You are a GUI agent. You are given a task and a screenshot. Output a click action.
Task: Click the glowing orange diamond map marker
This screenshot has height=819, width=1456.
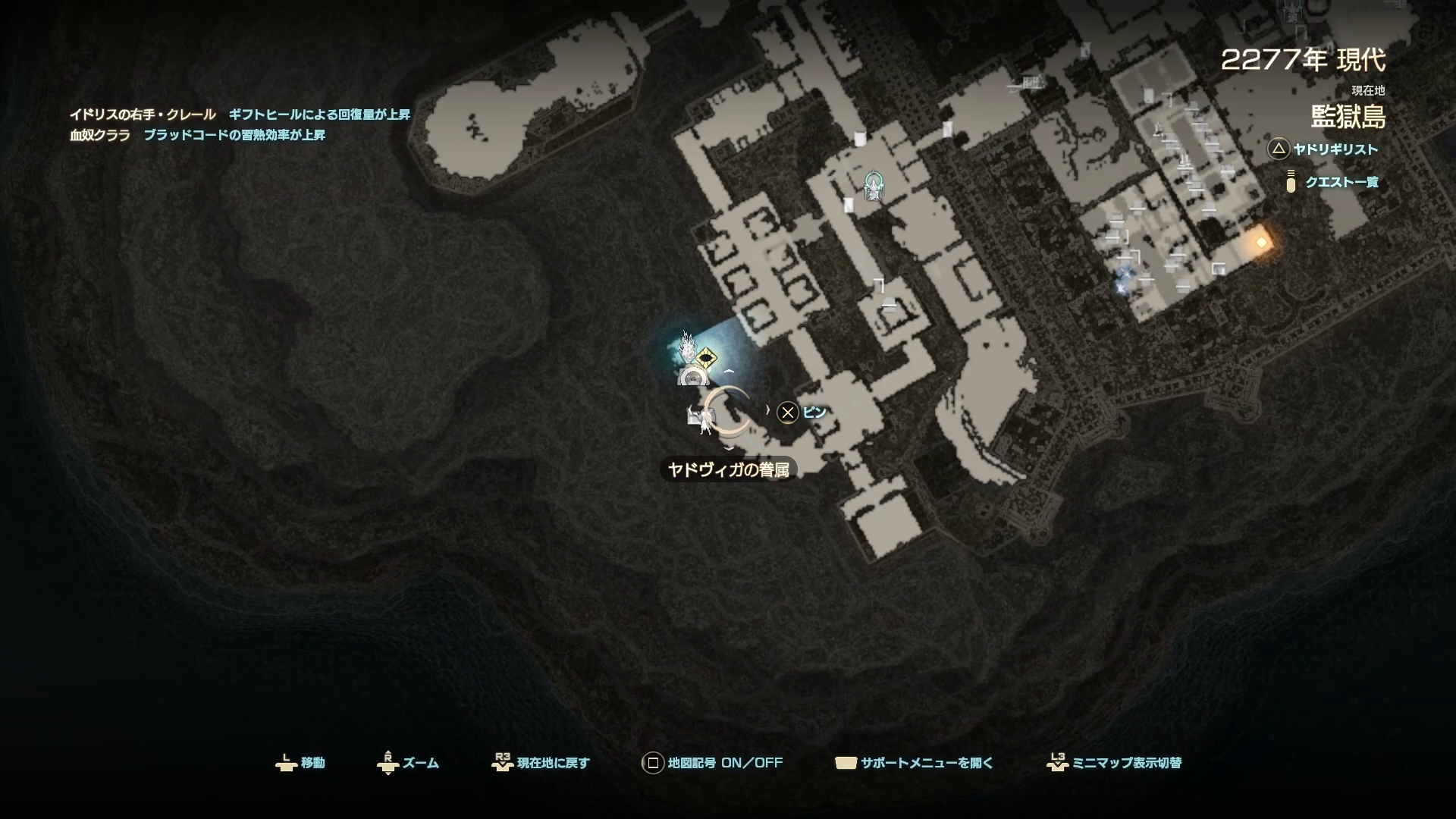click(x=1261, y=243)
